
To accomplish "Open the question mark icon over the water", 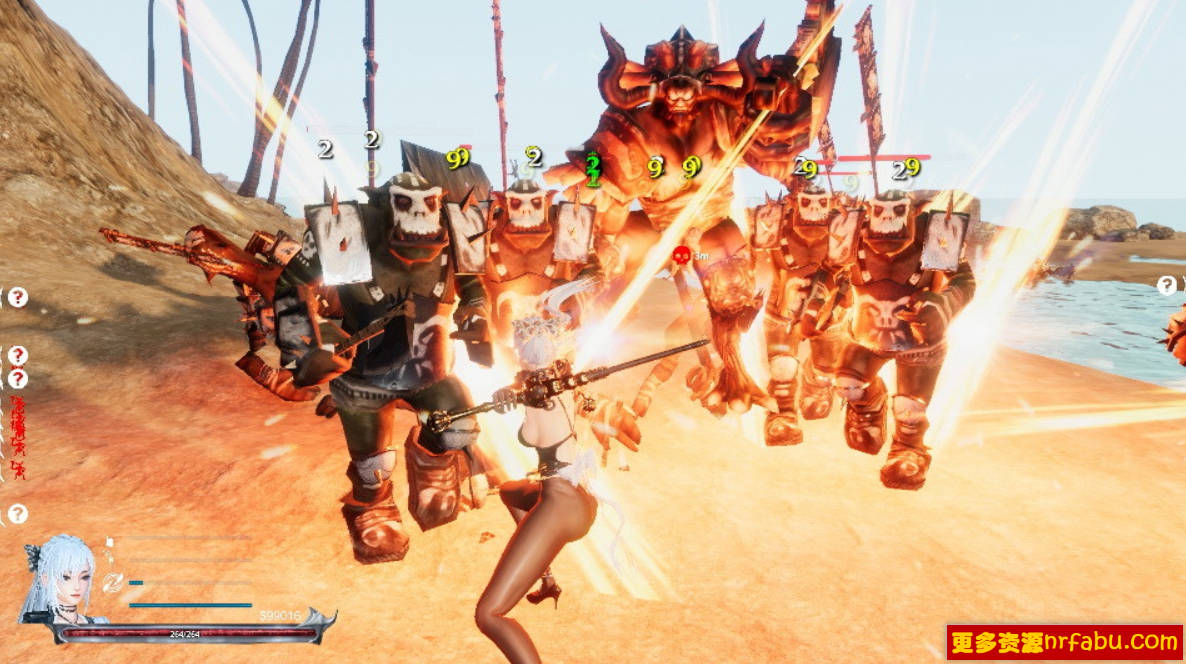I will pyautogui.click(x=1166, y=286).
